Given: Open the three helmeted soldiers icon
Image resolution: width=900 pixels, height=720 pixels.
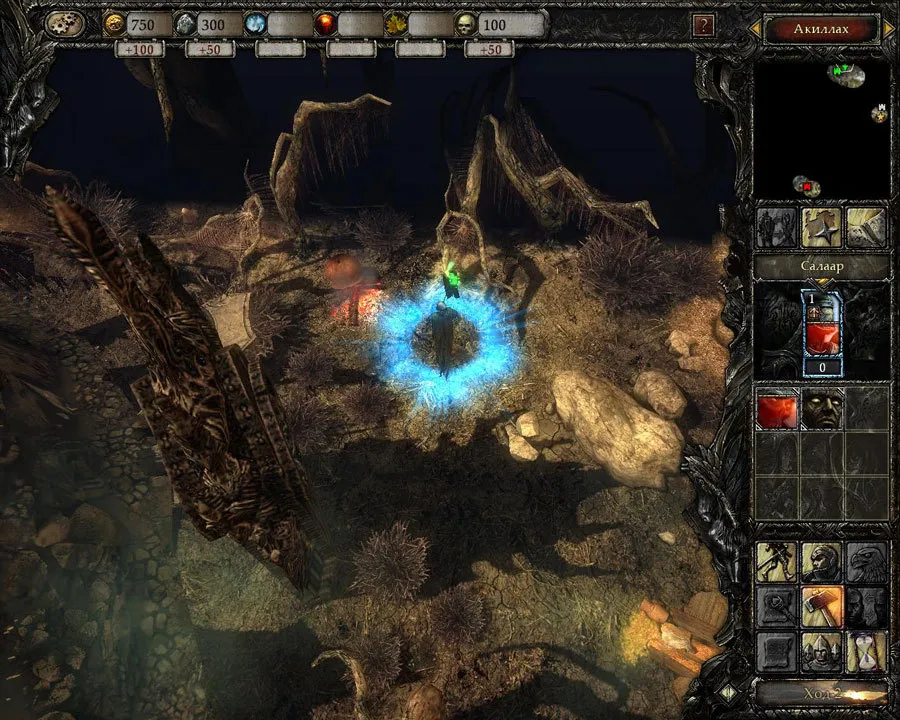Looking at the screenshot, I should click(821, 651).
